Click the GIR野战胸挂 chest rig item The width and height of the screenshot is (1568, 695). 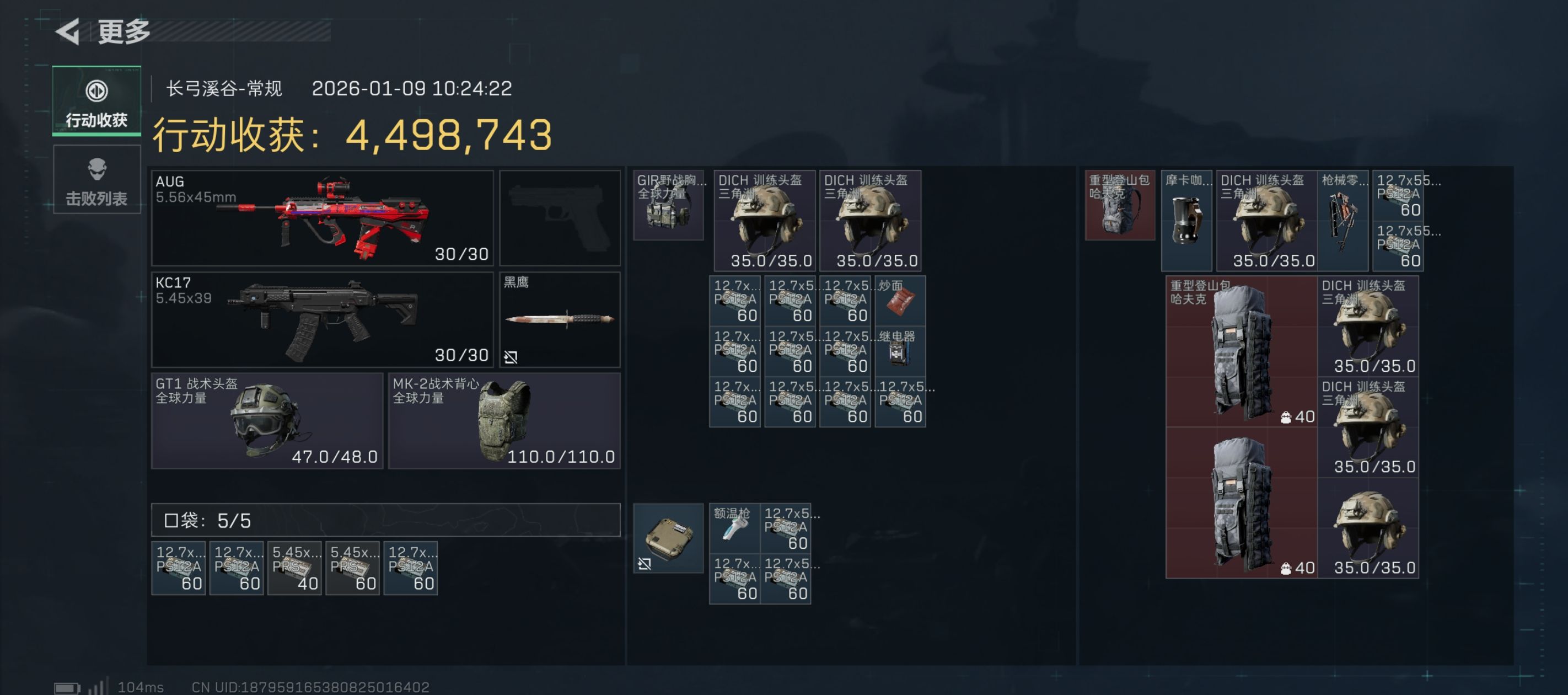click(668, 205)
